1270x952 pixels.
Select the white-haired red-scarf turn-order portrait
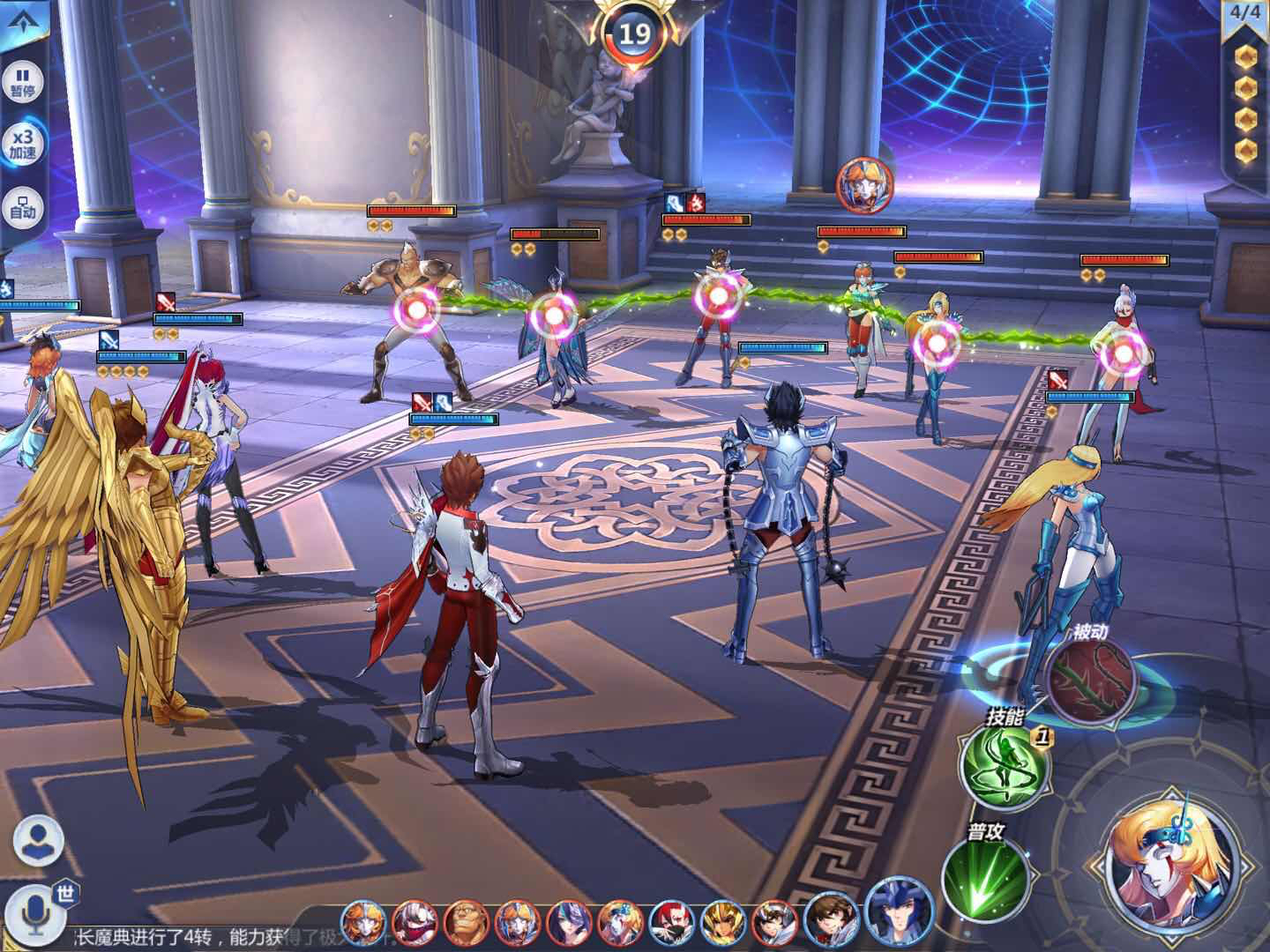[416, 922]
